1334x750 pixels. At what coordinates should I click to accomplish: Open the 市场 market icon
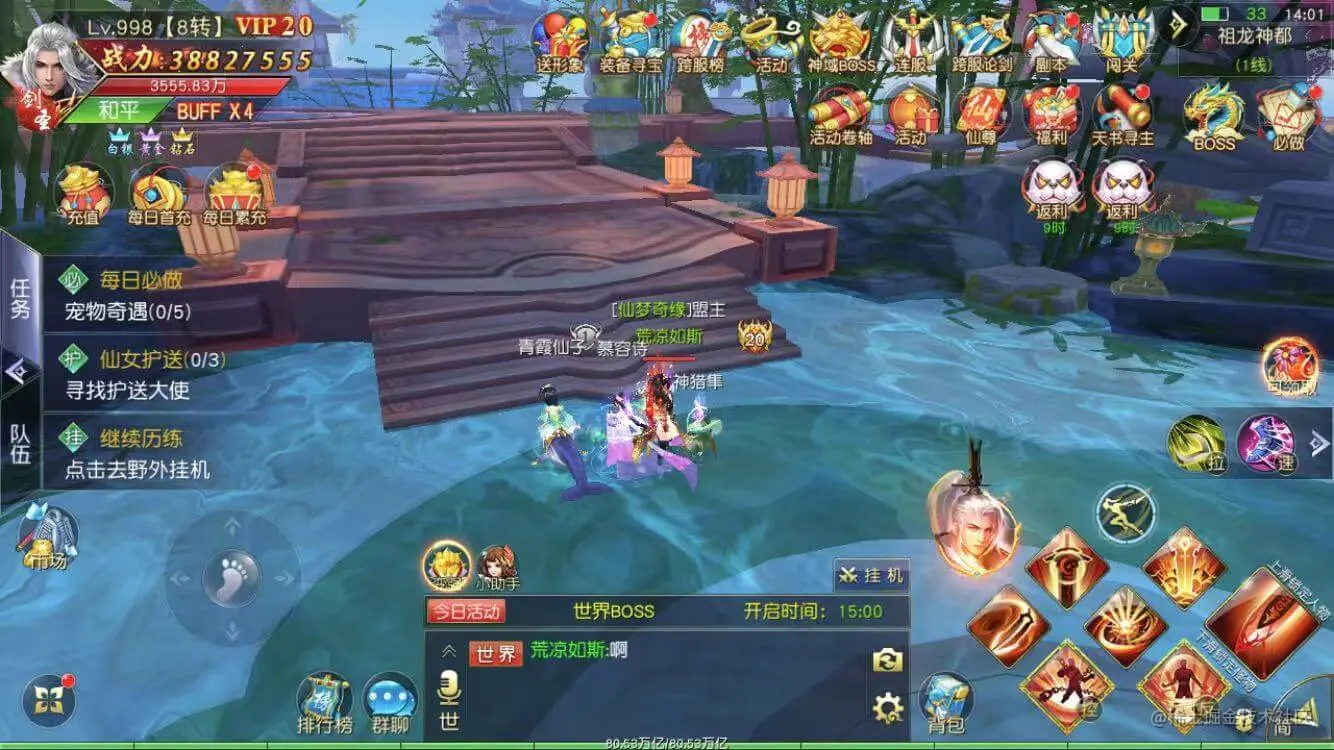click(x=47, y=537)
